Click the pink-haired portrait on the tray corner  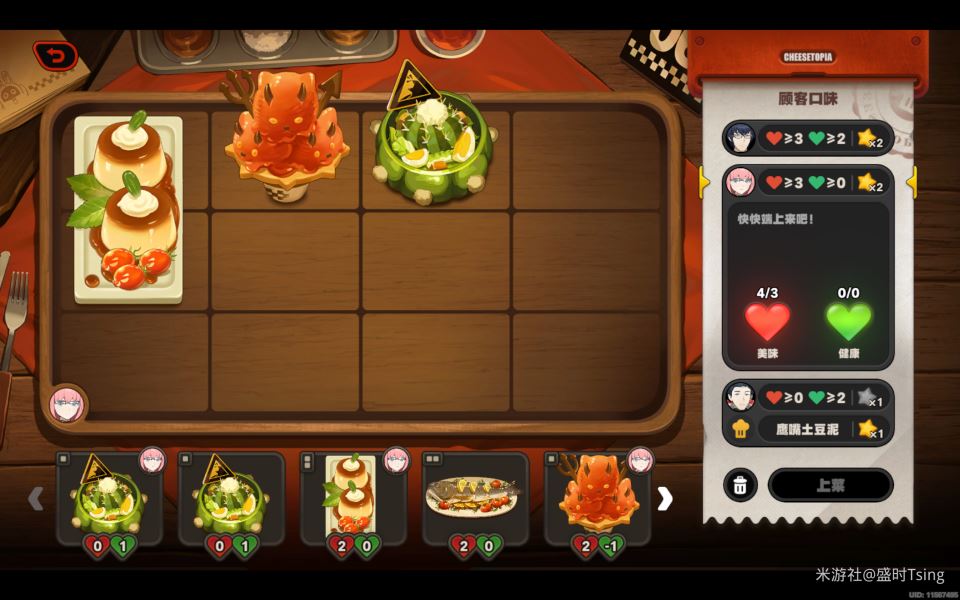click(67, 404)
